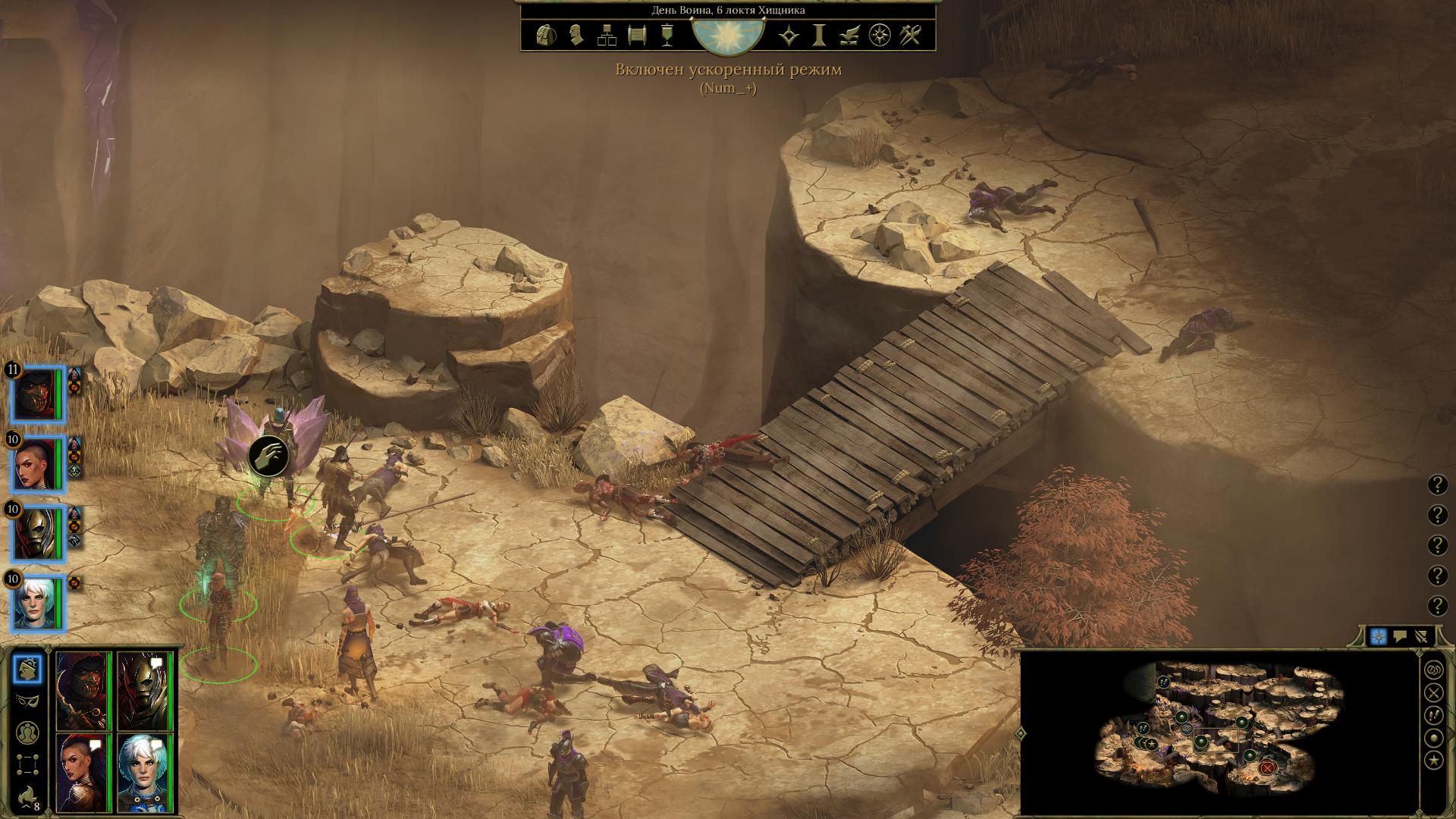Select all party members button
Viewport: 1456px width, 819px height.
(x=27, y=732)
